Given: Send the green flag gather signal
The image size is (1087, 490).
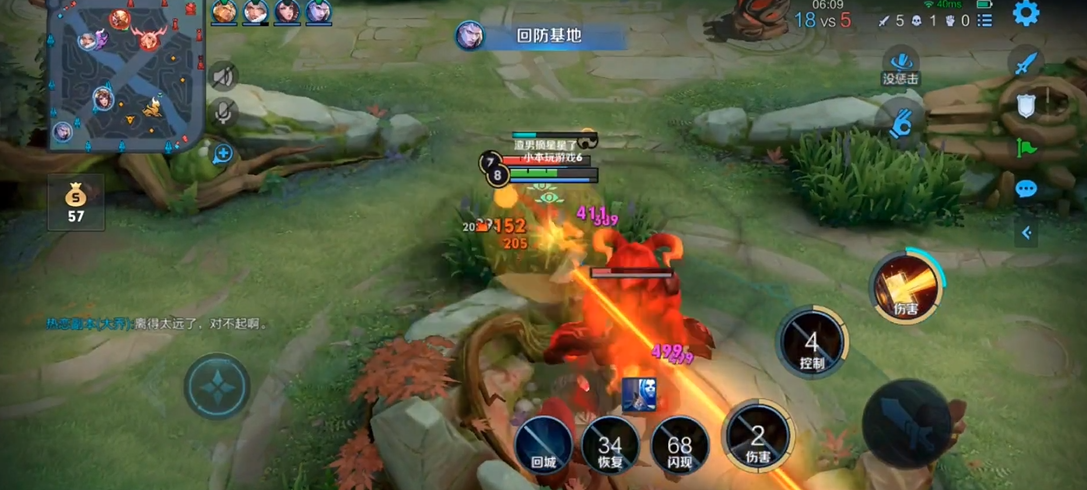Looking at the screenshot, I should click(1026, 148).
